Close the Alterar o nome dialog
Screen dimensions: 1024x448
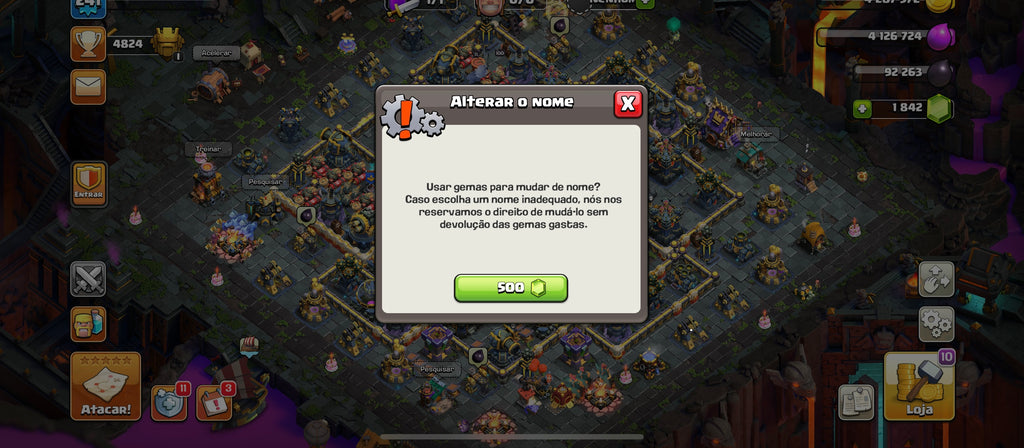tap(627, 103)
